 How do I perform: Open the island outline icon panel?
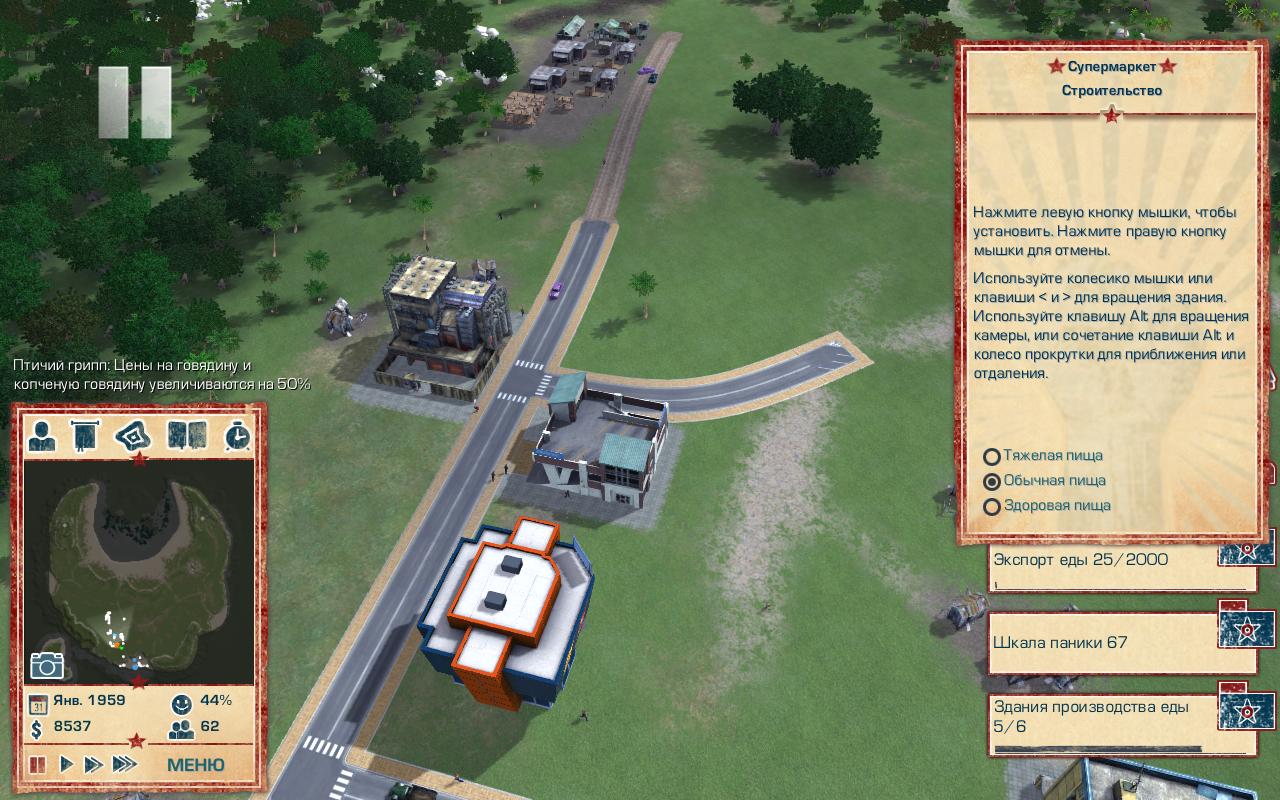(x=134, y=436)
